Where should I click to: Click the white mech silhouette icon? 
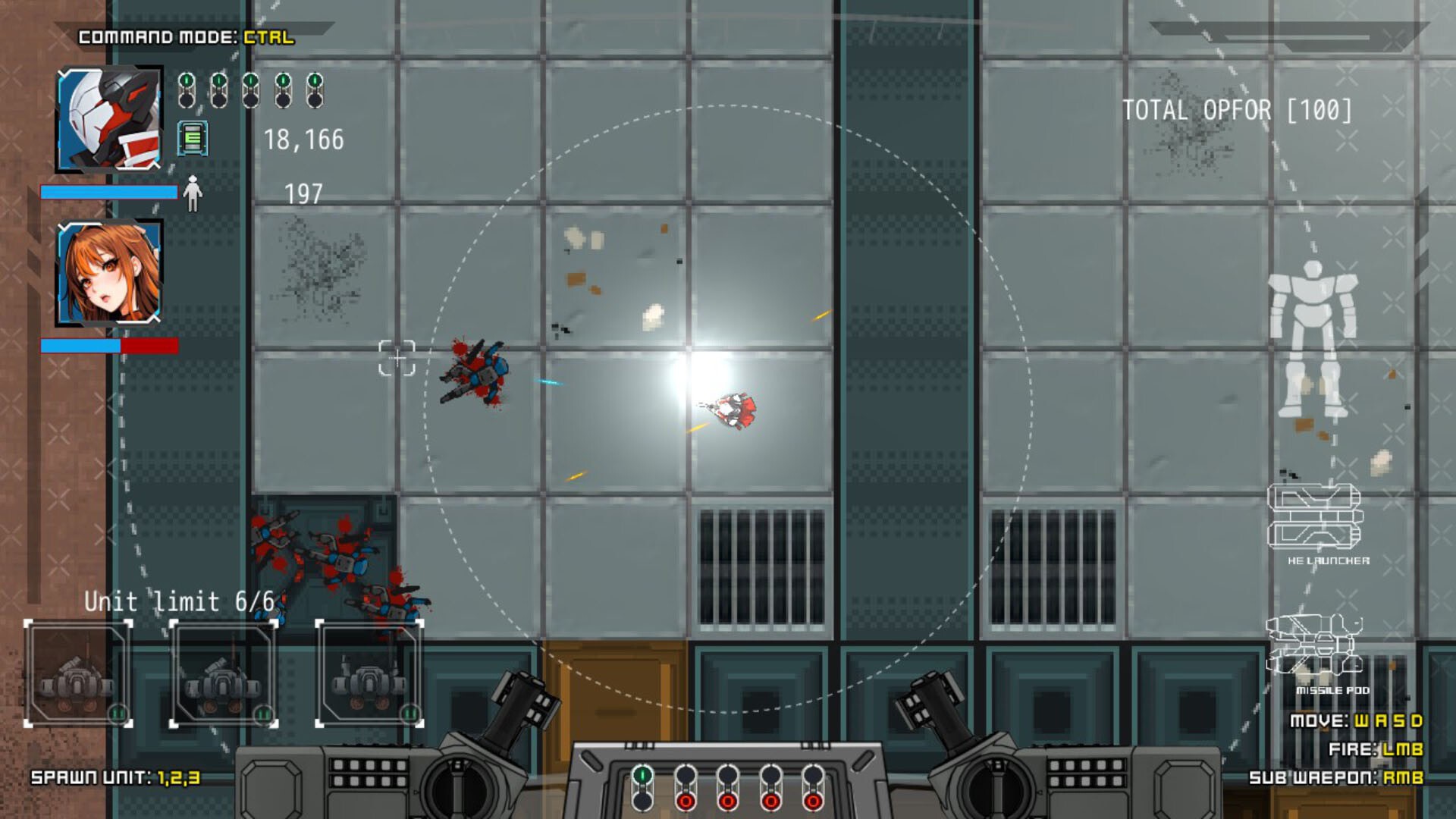click(1313, 339)
